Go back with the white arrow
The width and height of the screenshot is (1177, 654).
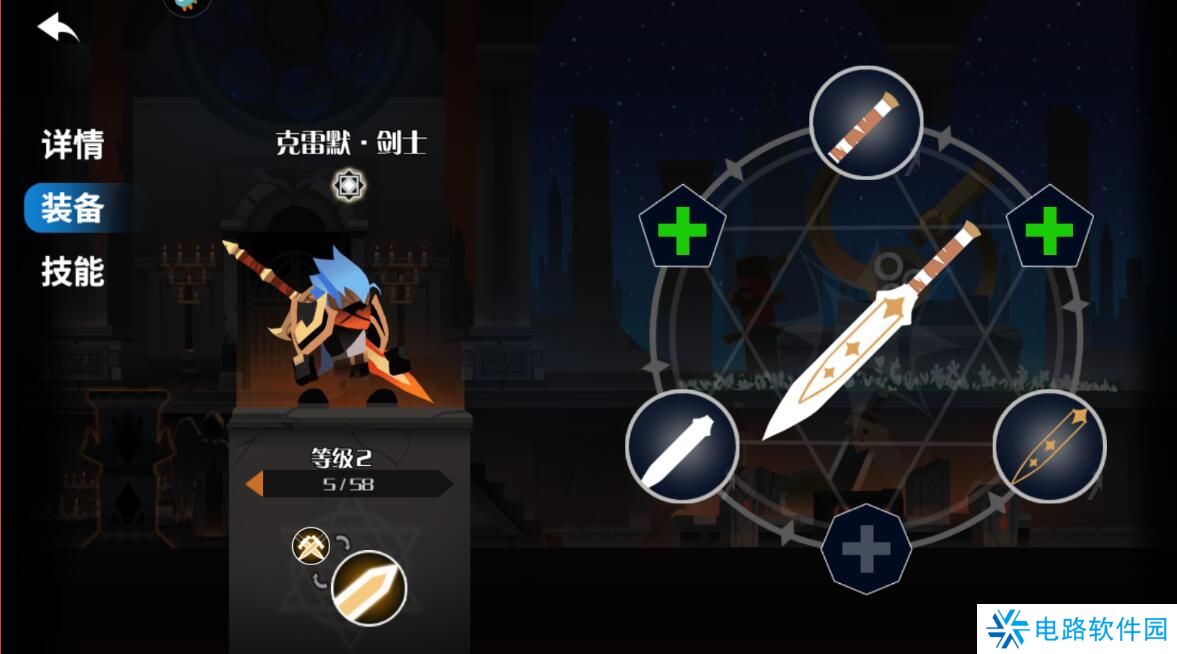pos(58,28)
